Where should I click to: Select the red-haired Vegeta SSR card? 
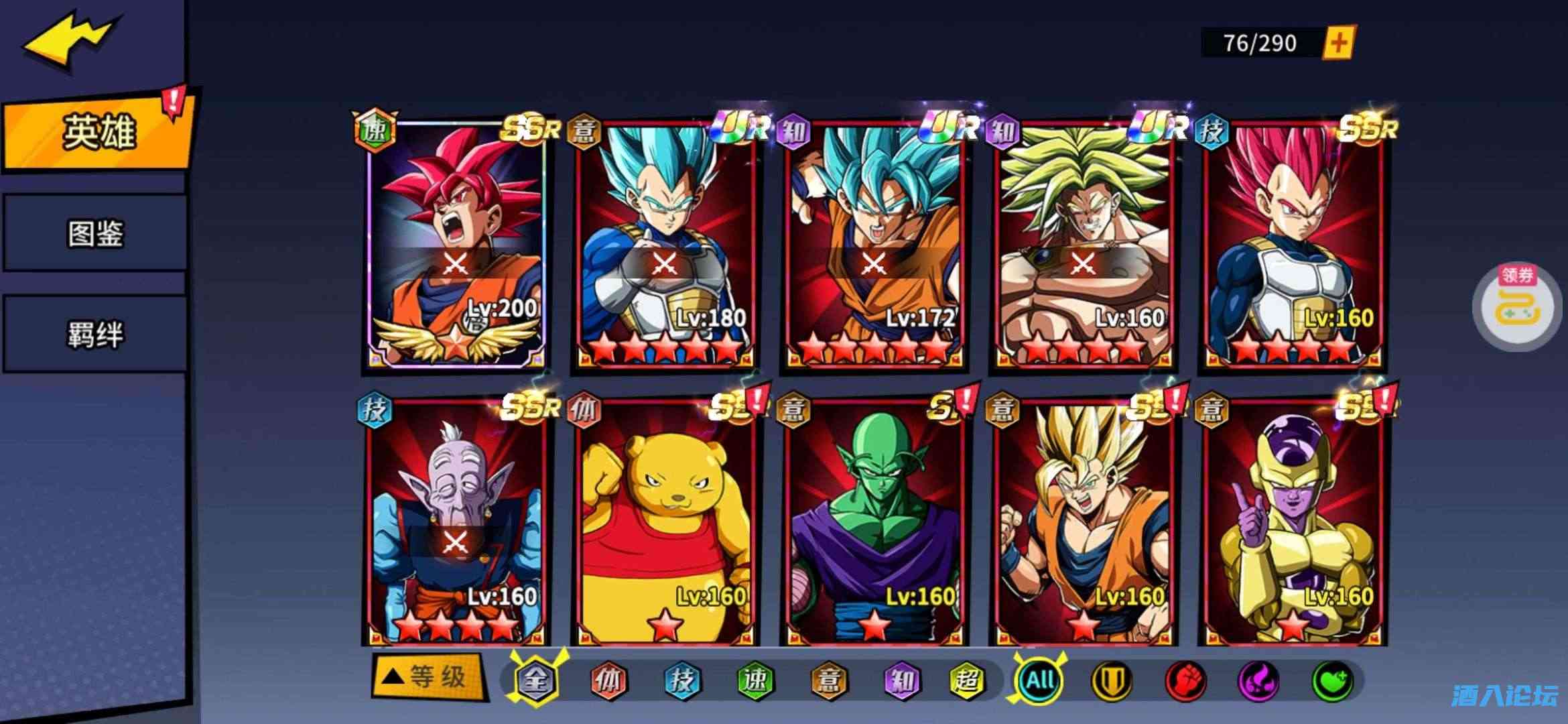1293,245
